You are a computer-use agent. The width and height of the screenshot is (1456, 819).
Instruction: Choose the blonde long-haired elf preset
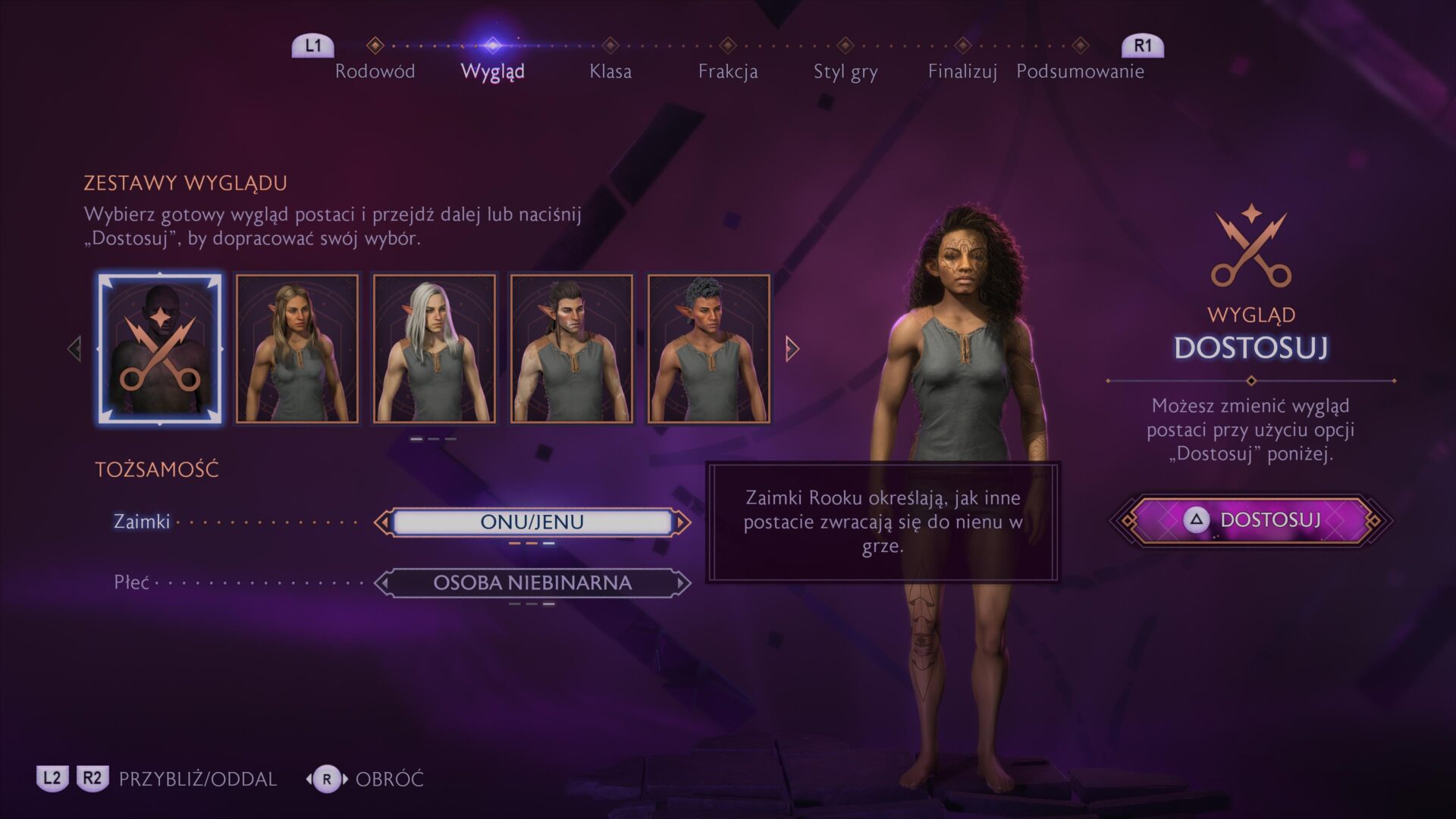[297, 348]
